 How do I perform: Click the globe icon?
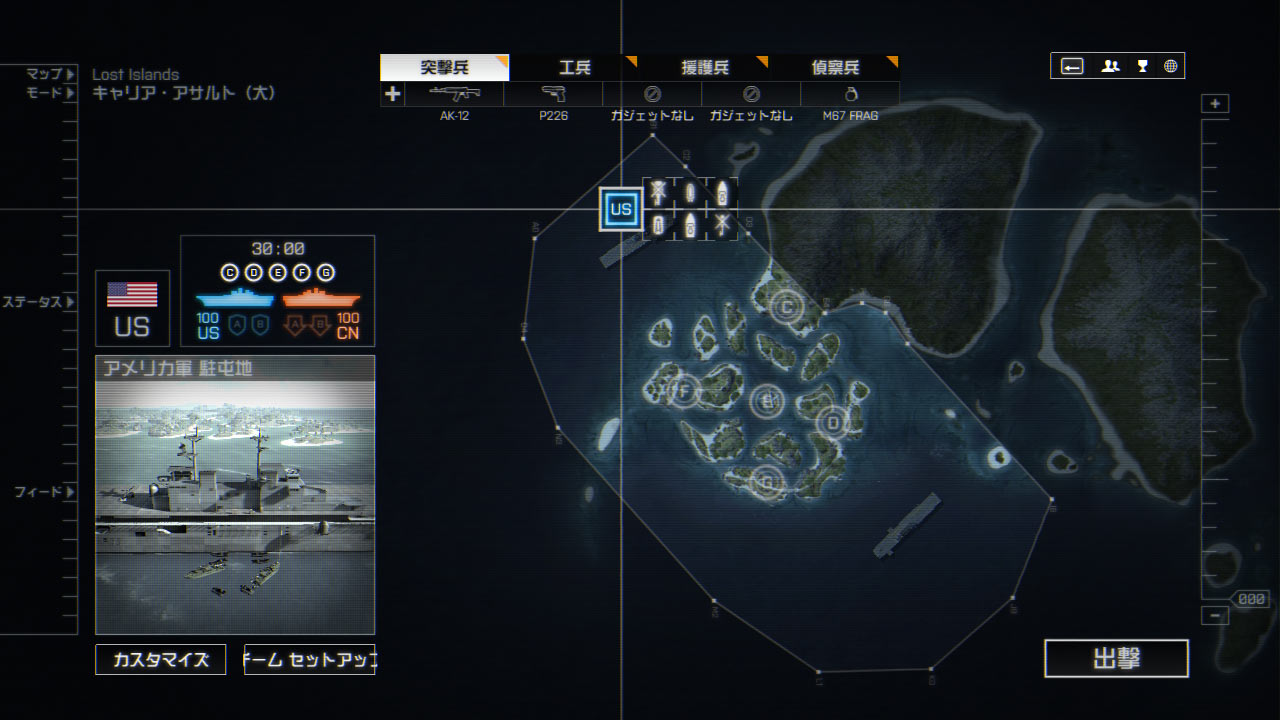(1170, 66)
